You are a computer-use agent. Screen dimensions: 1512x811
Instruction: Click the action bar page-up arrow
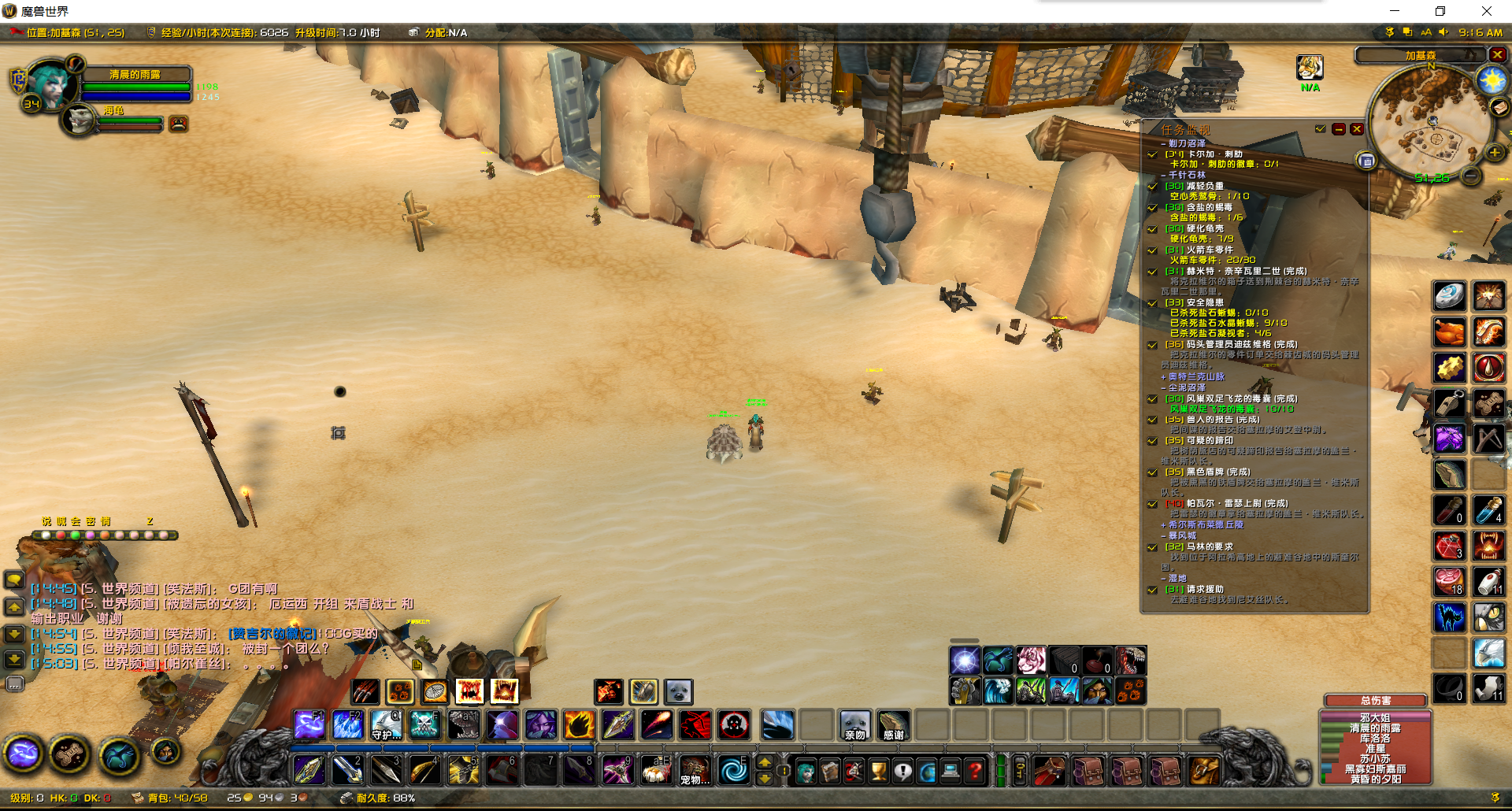pos(764,762)
